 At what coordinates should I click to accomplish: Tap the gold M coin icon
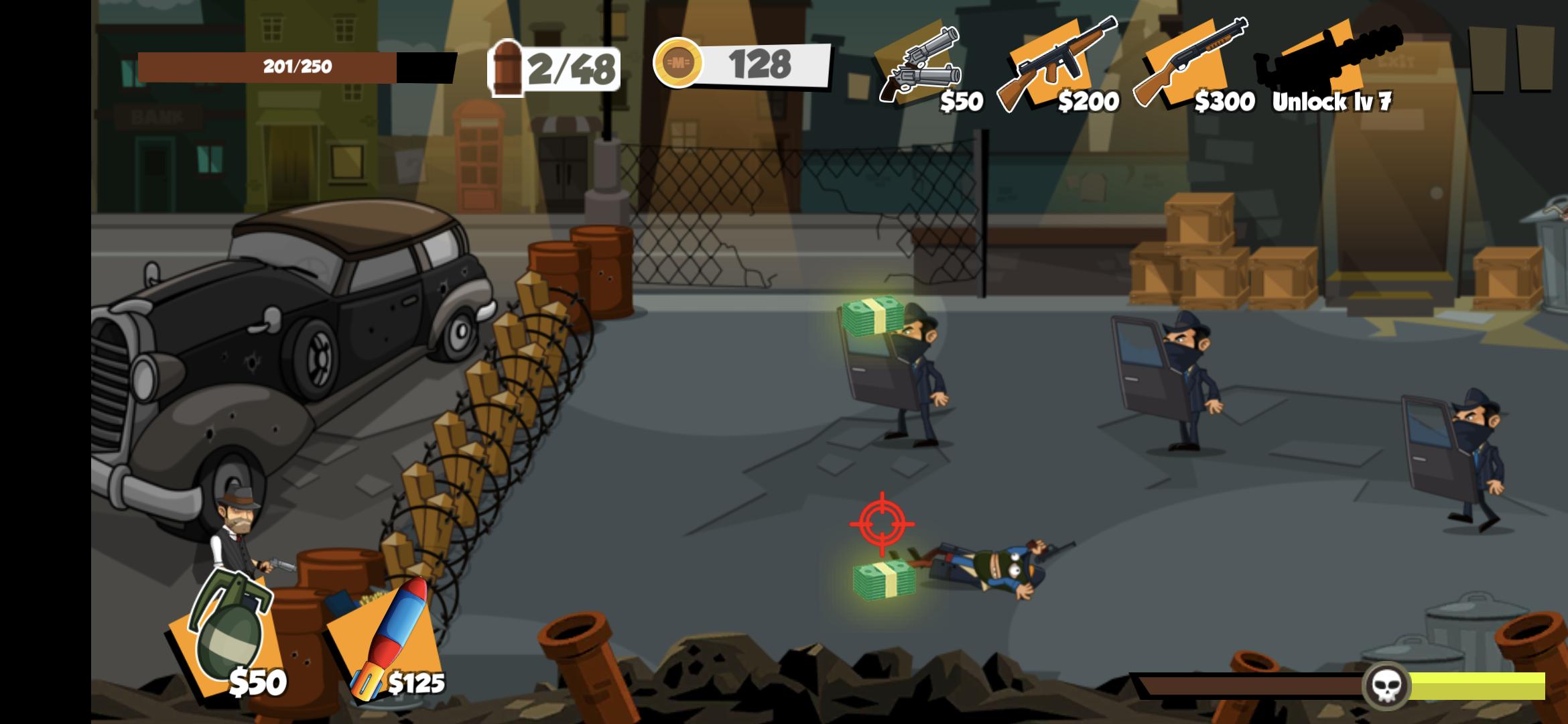[x=679, y=64]
